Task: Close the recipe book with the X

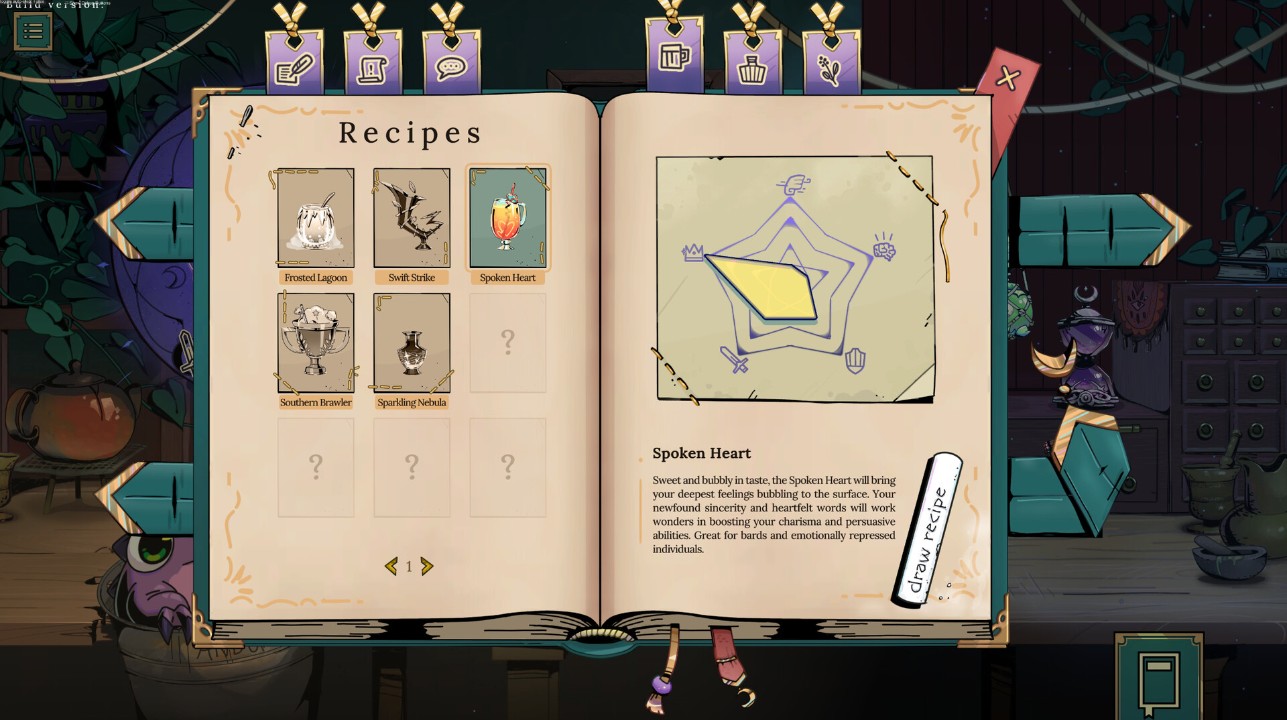Action: point(1007,79)
